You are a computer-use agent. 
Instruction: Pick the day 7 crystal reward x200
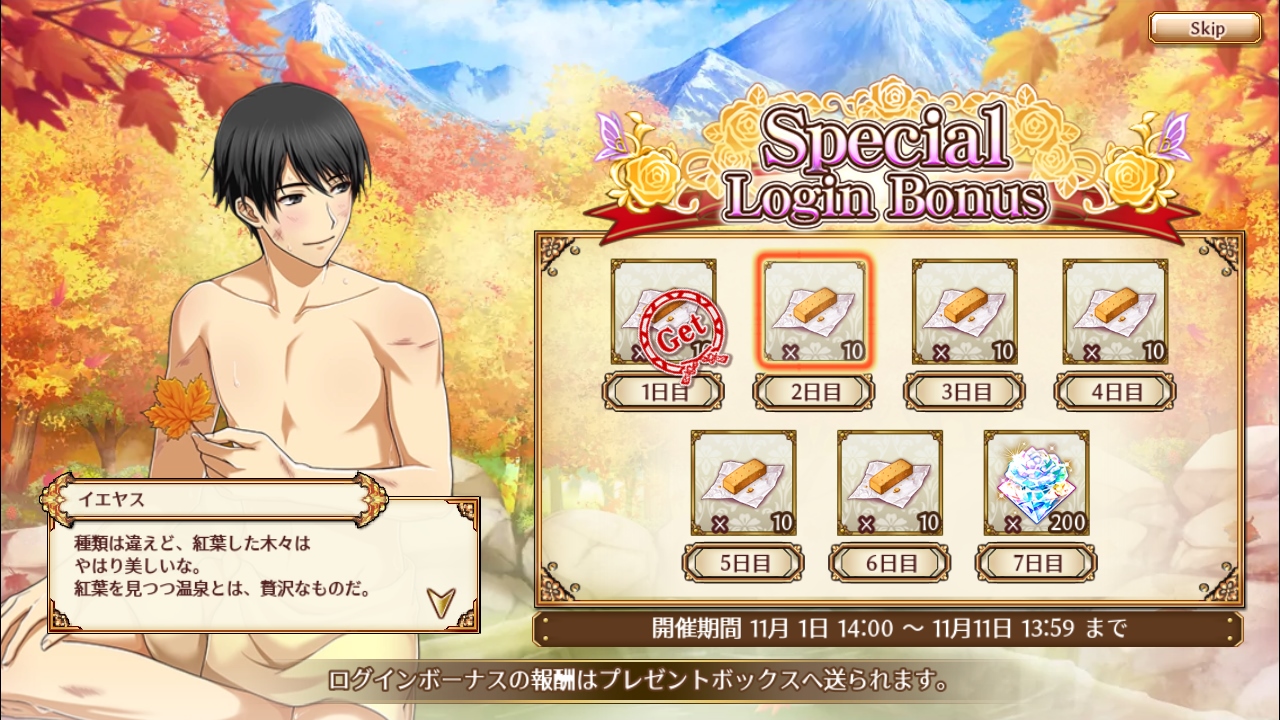1036,483
